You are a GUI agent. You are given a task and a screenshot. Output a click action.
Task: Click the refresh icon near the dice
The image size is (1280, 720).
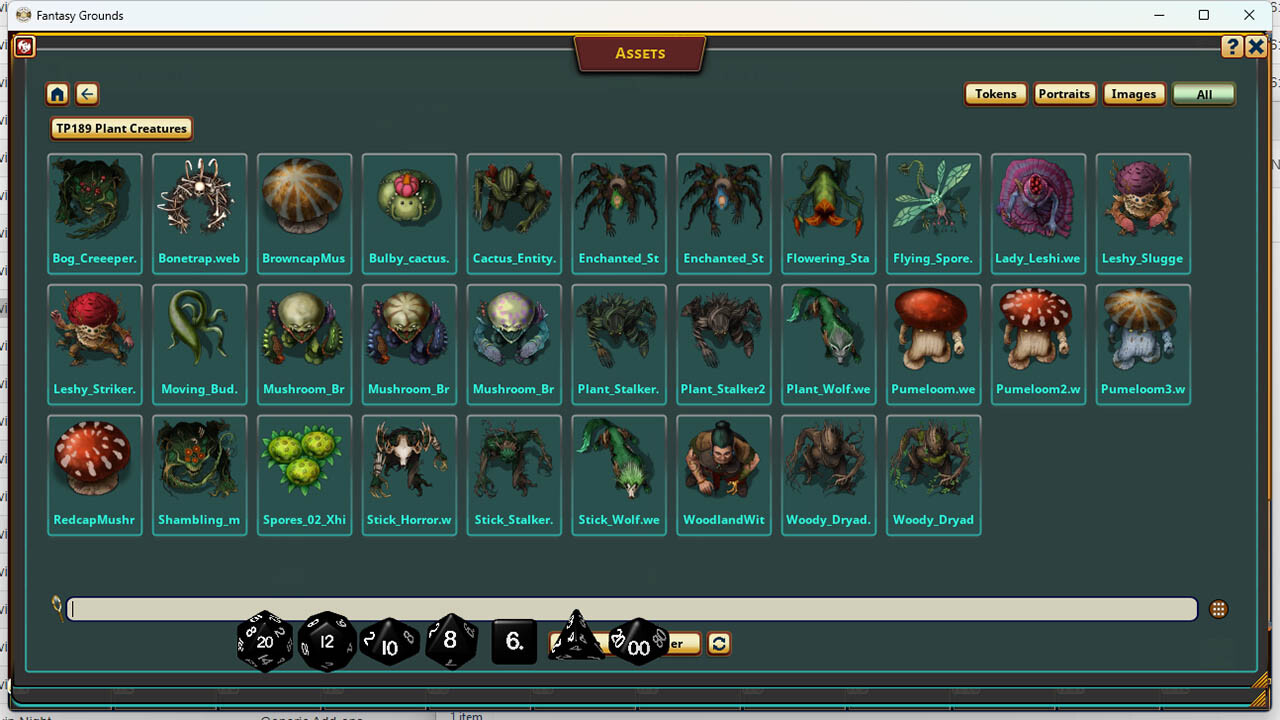(x=719, y=644)
